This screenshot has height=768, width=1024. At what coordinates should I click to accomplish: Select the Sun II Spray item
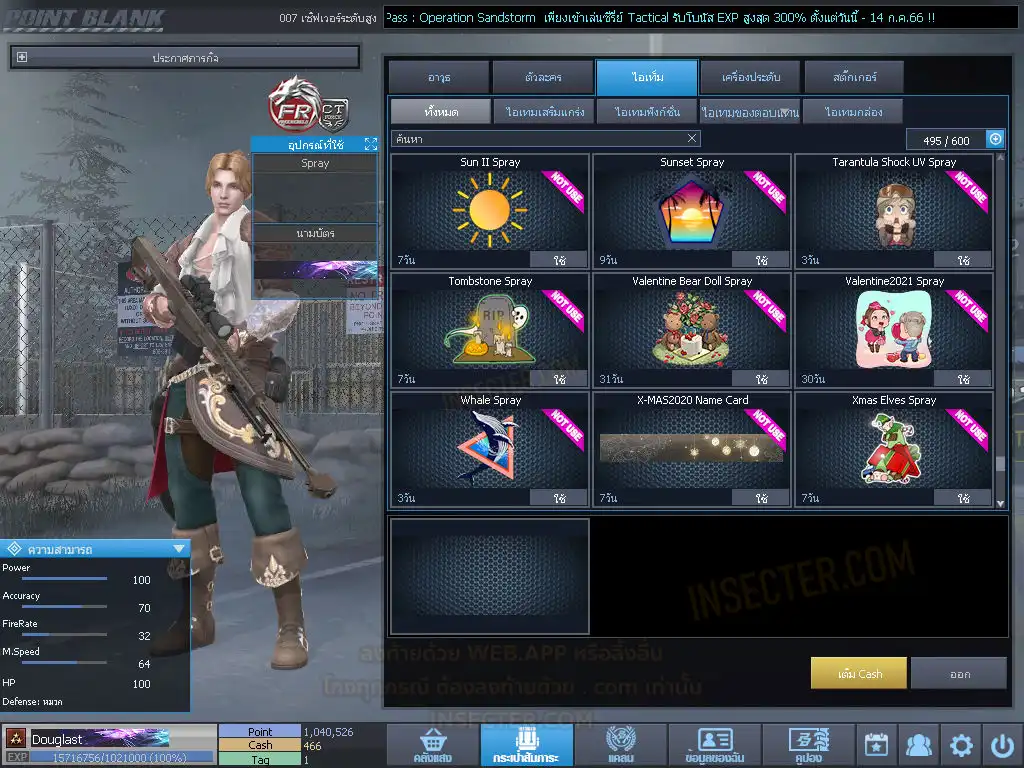490,210
